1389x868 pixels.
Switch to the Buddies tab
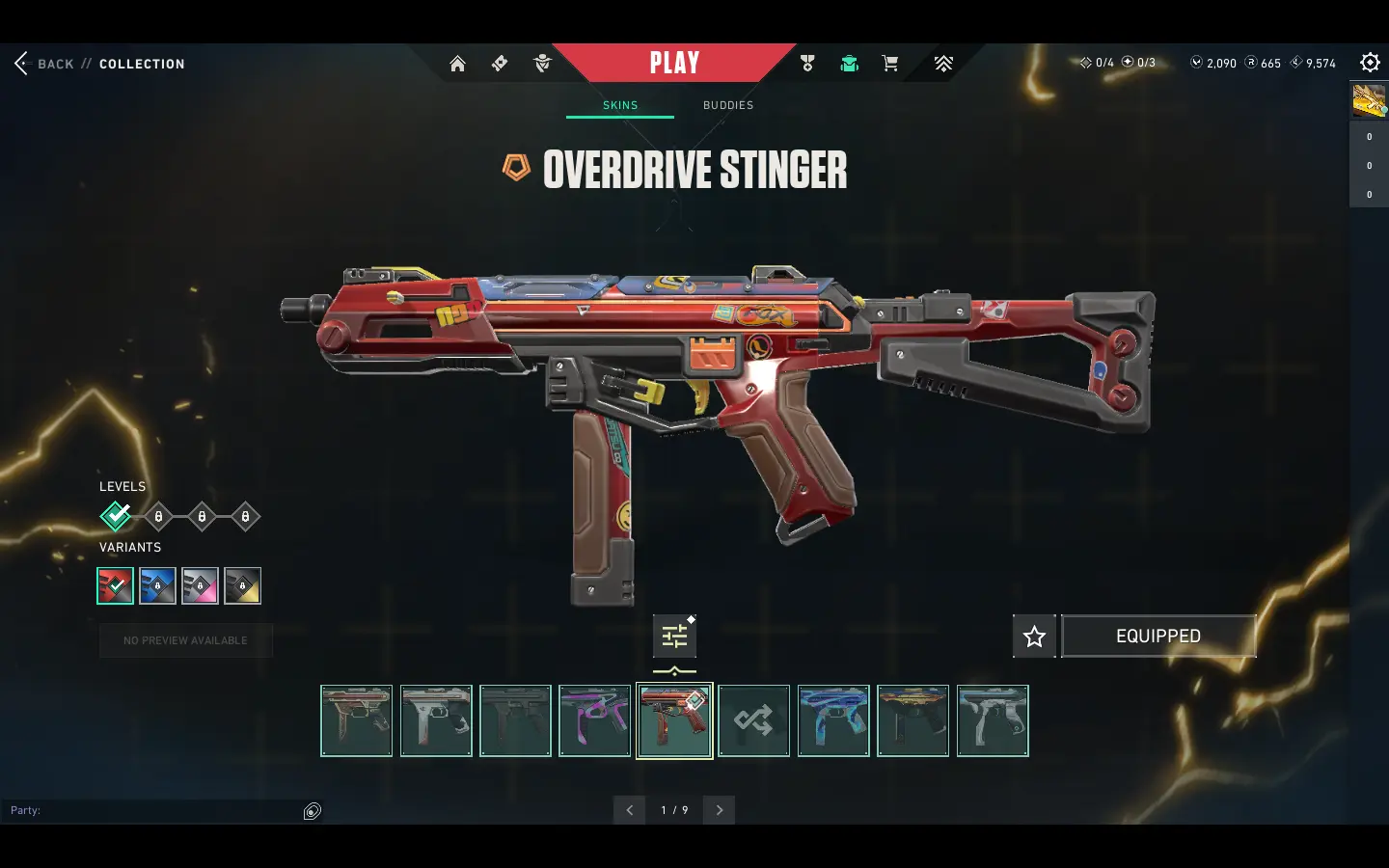pos(728,105)
